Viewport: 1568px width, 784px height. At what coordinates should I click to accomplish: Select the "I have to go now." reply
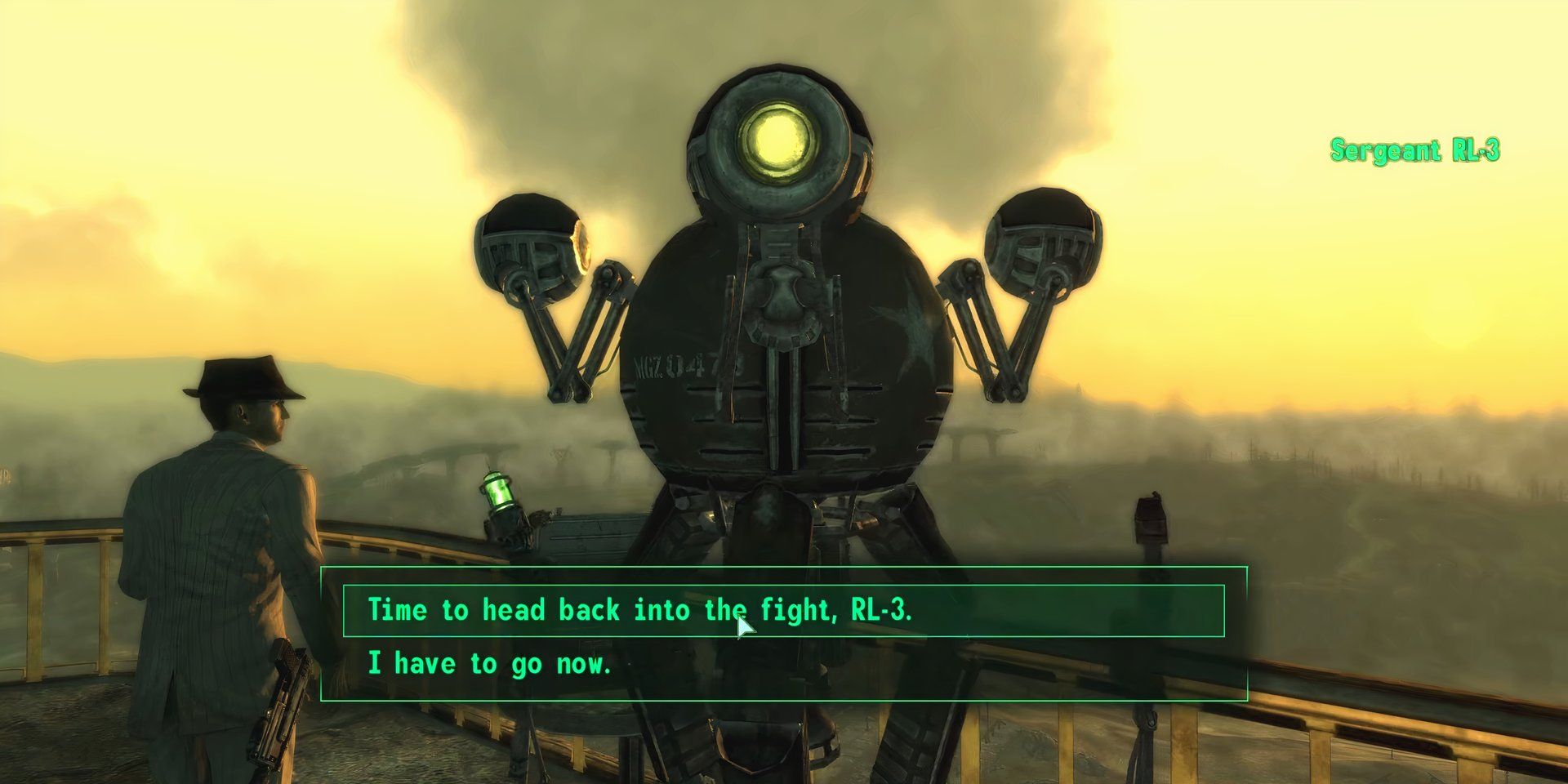[x=489, y=664]
